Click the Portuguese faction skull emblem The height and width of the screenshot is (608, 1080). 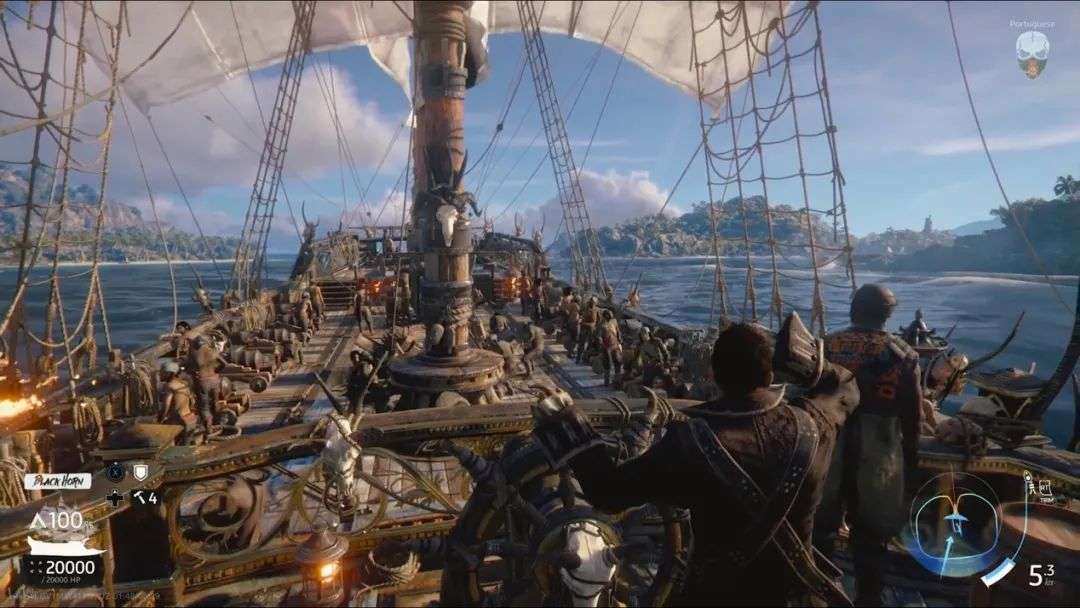point(1031,52)
